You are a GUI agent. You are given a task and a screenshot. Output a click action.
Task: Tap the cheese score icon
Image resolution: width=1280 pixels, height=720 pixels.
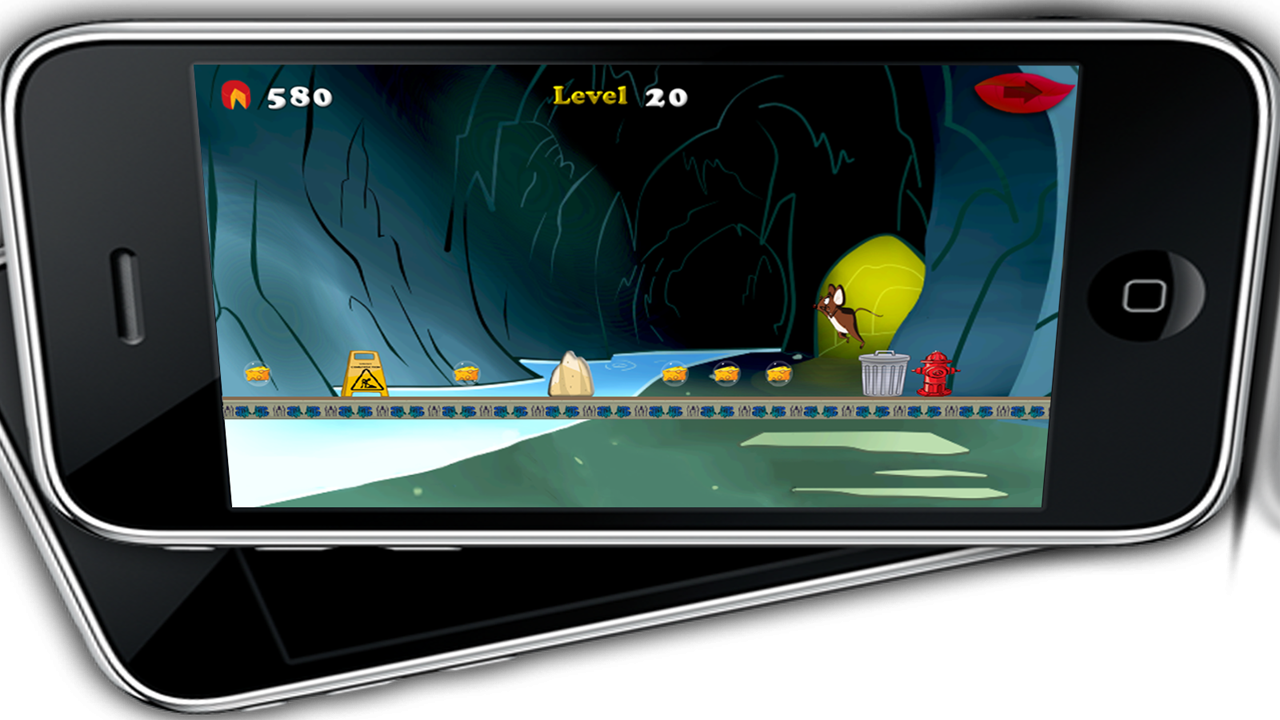(x=238, y=97)
